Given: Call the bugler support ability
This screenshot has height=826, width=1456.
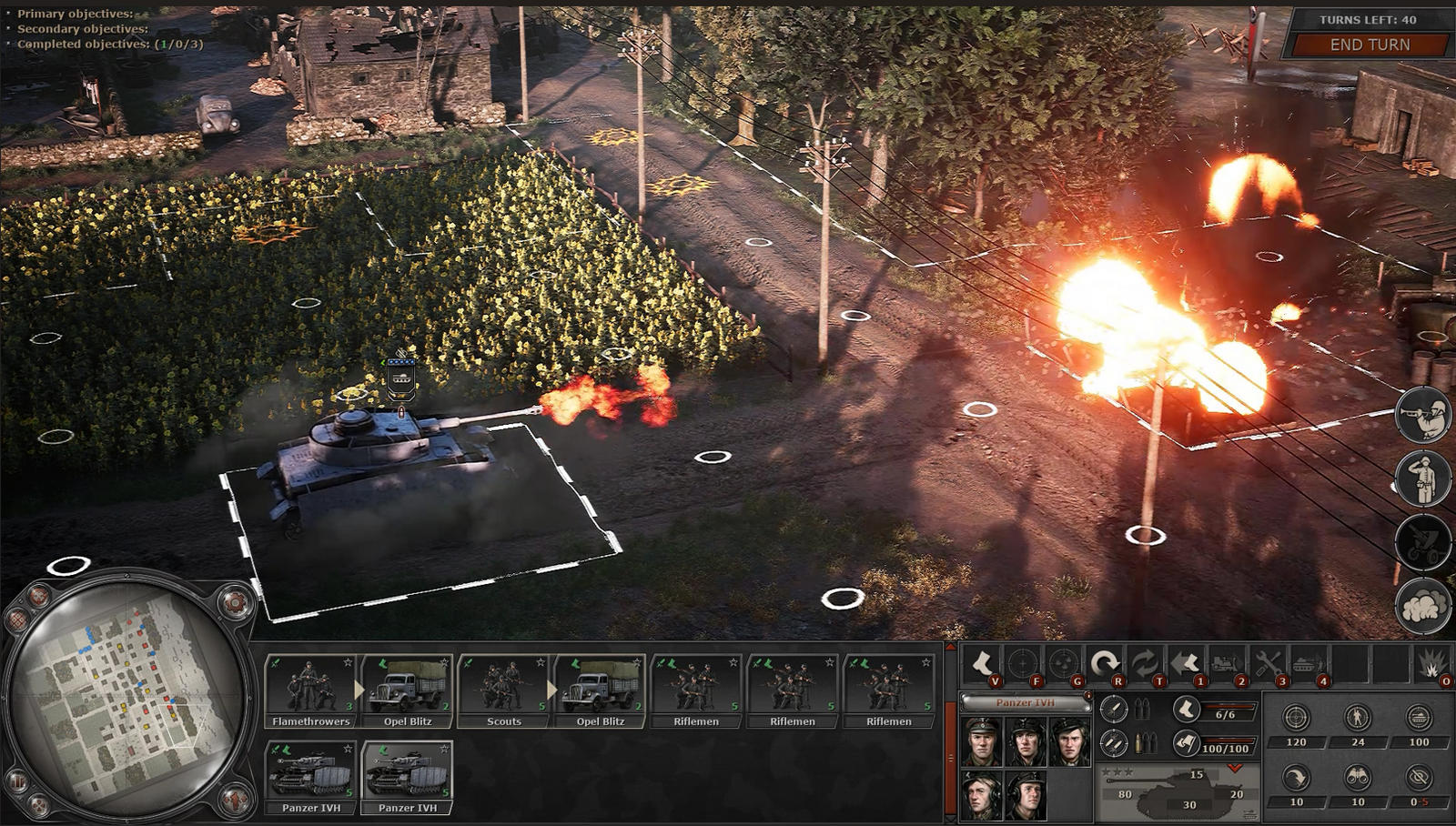Looking at the screenshot, I should (1423, 415).
